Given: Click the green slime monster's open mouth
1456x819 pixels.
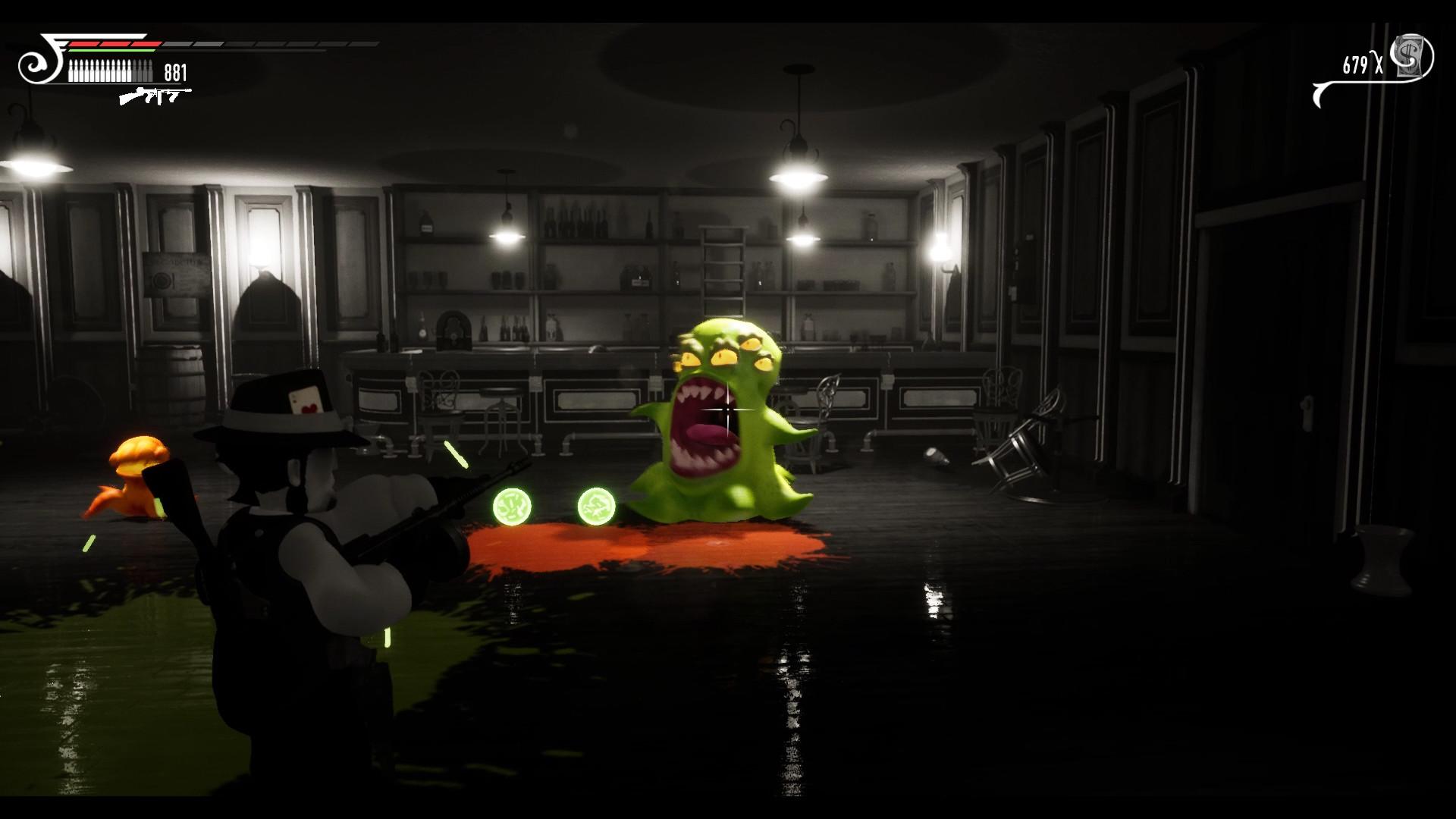Looking at the screenshot, I should tap(705, 419).
